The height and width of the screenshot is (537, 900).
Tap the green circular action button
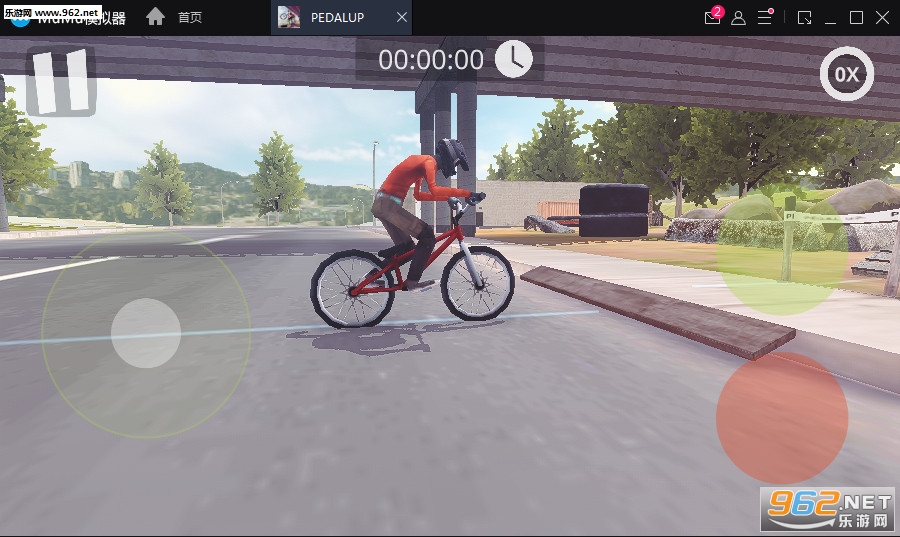click(x=781, y=247)
